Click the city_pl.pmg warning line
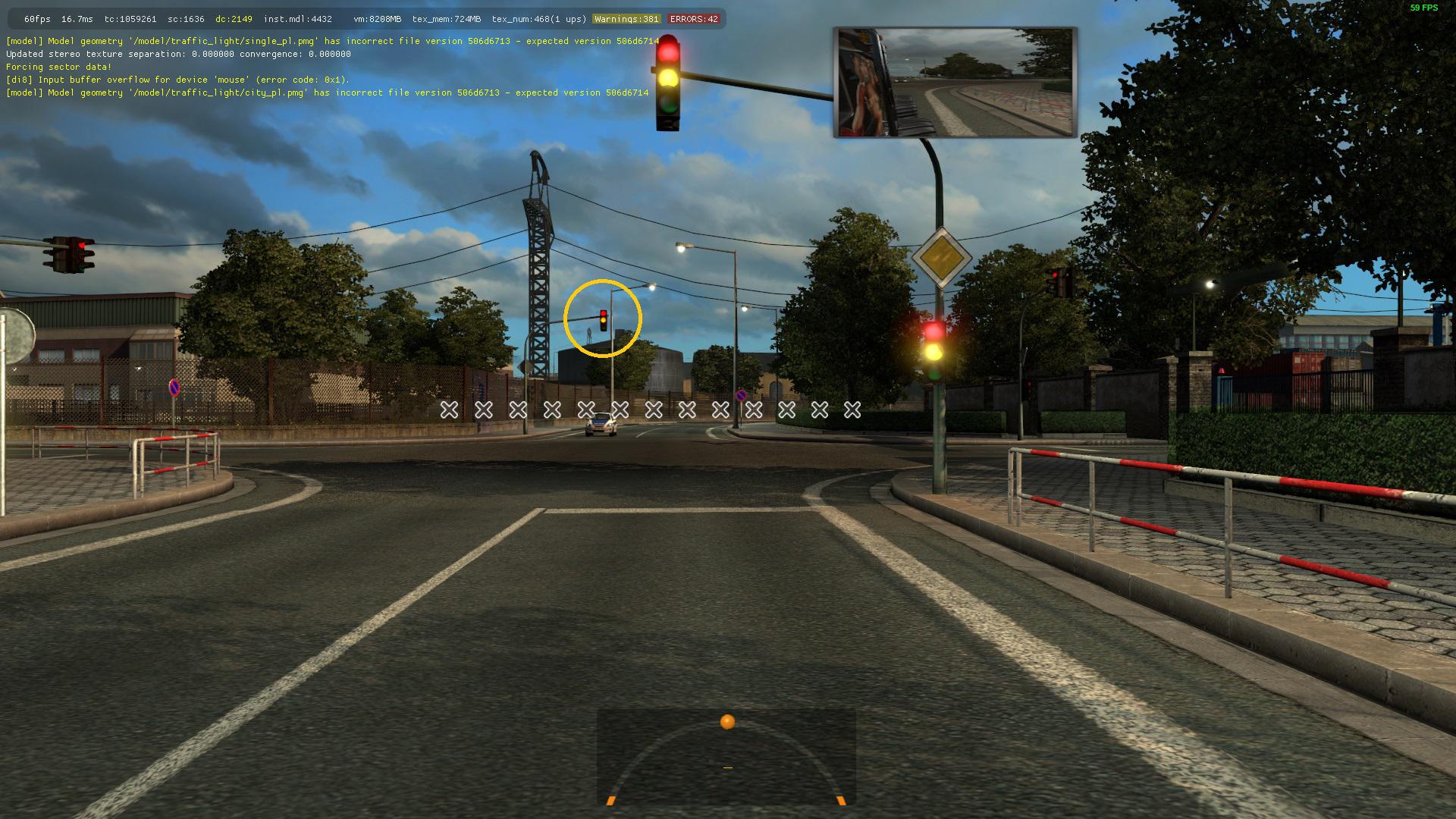Image resolution: width=1456 pixels, height=819 pixels. (x=328, y=93)
